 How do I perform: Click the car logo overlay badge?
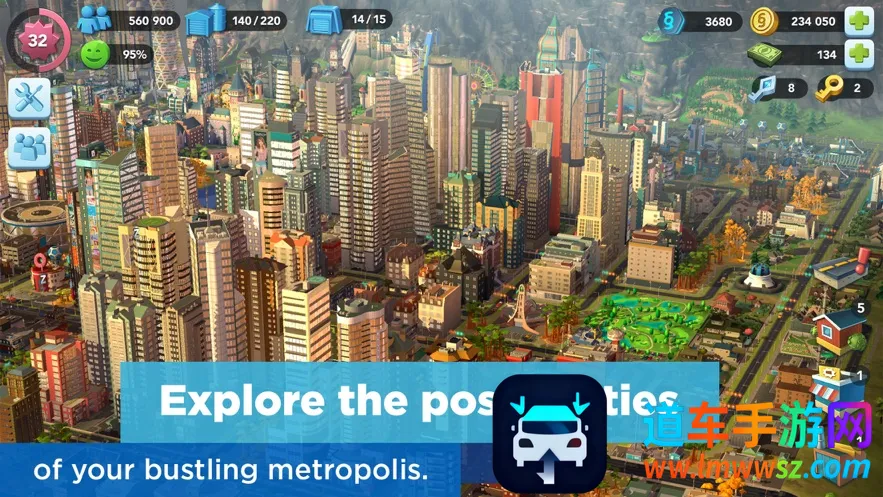[x=549, y=429]
